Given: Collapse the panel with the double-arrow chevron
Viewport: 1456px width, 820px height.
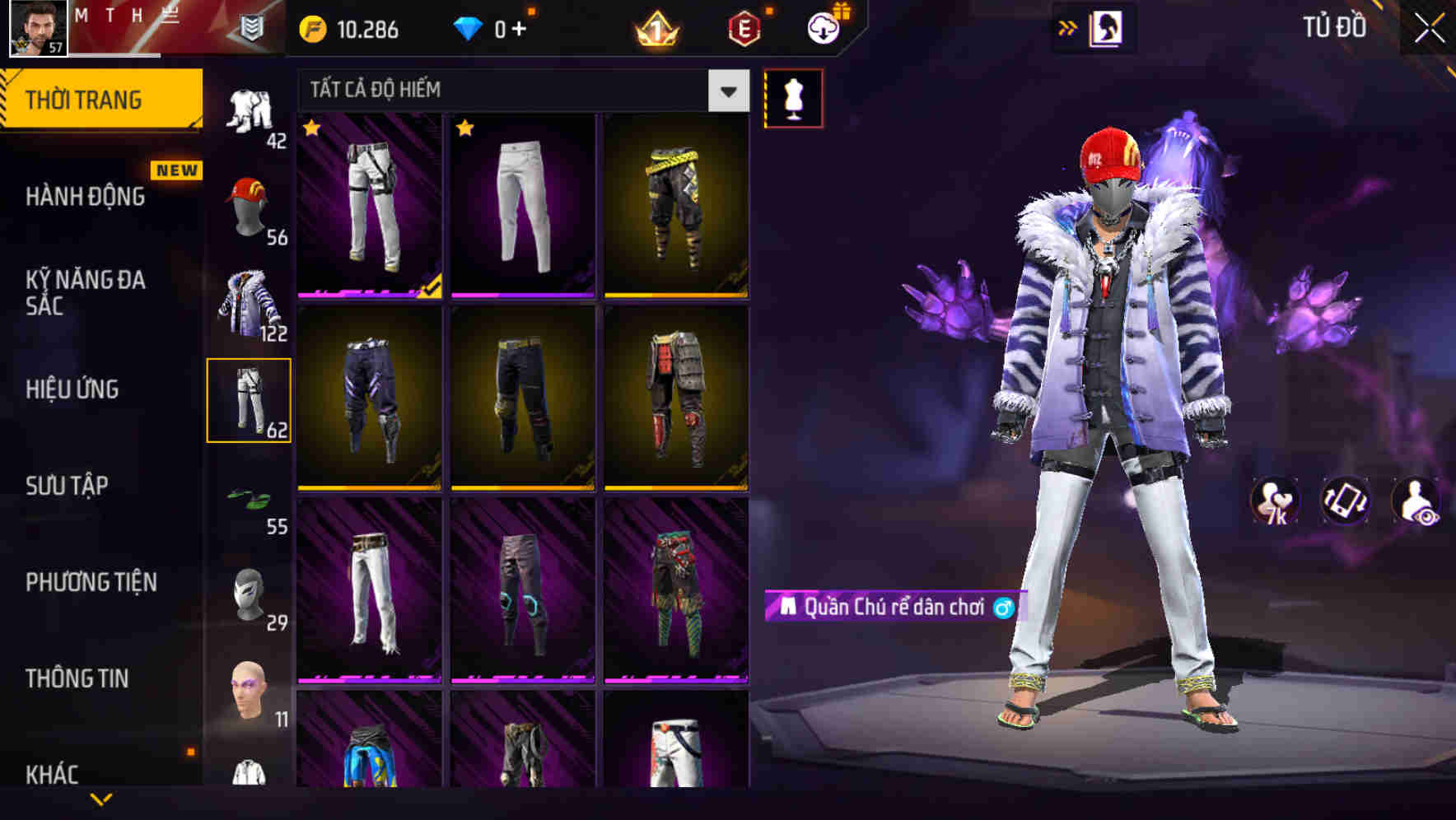Looking at the screenshot, I should (1069, 27).
